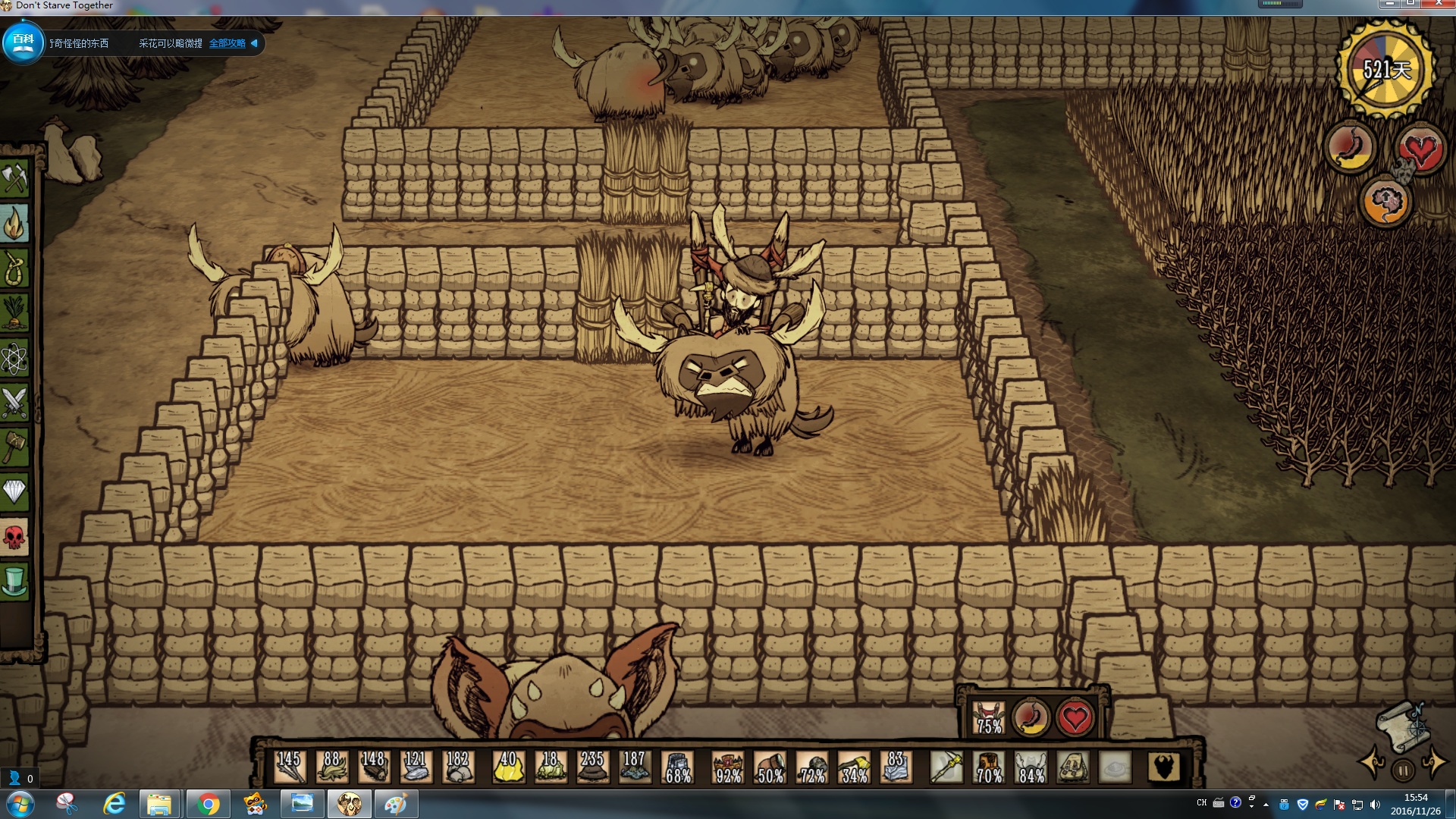Pause the game with the pause button
The width and height of the screenshot is (1456, 819).
point(1402,770)
